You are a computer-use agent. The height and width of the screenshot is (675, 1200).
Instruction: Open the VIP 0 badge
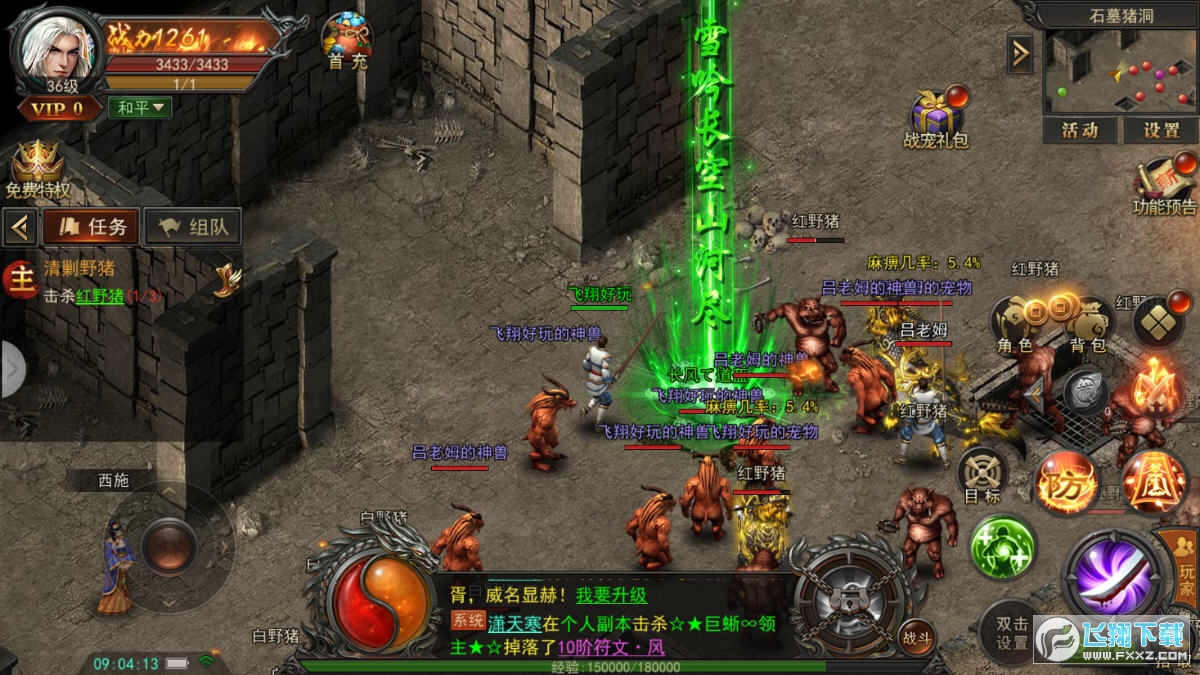tap(56, 108)
